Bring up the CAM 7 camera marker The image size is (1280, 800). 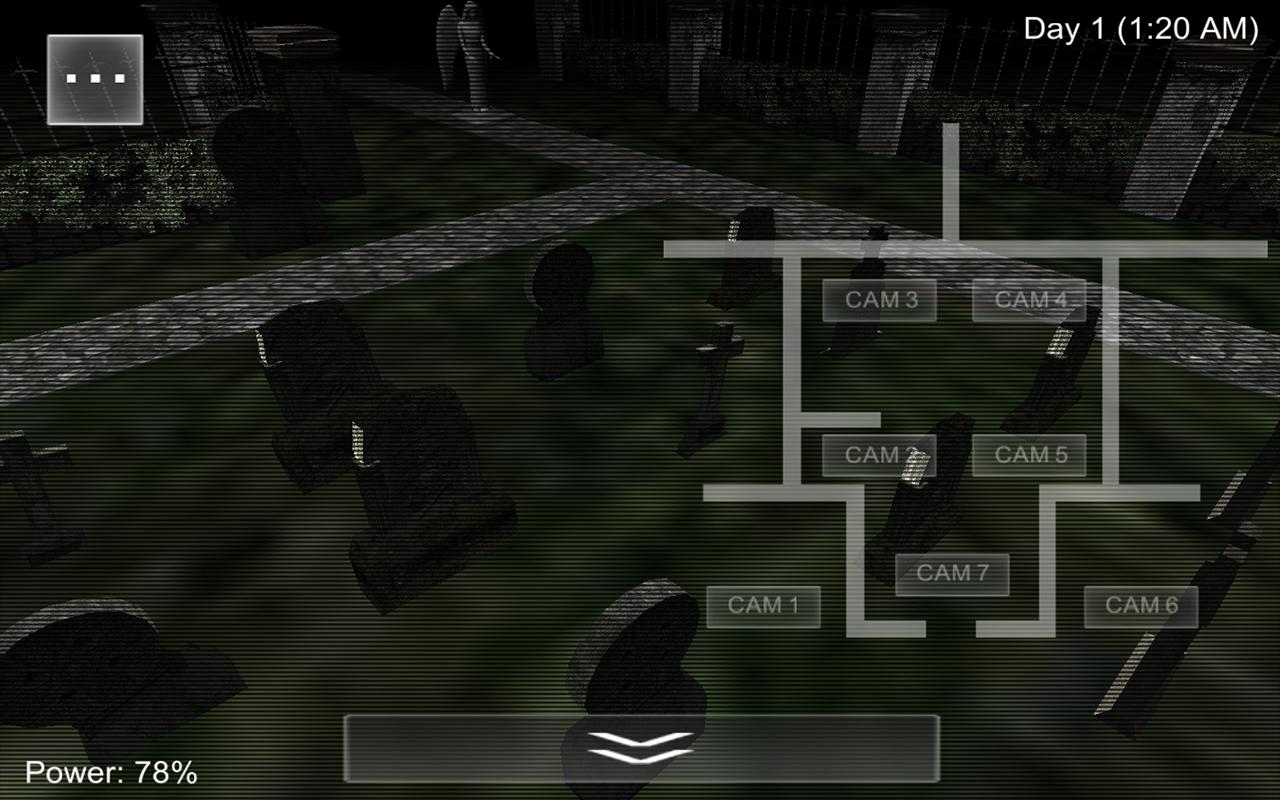[951, 573]
